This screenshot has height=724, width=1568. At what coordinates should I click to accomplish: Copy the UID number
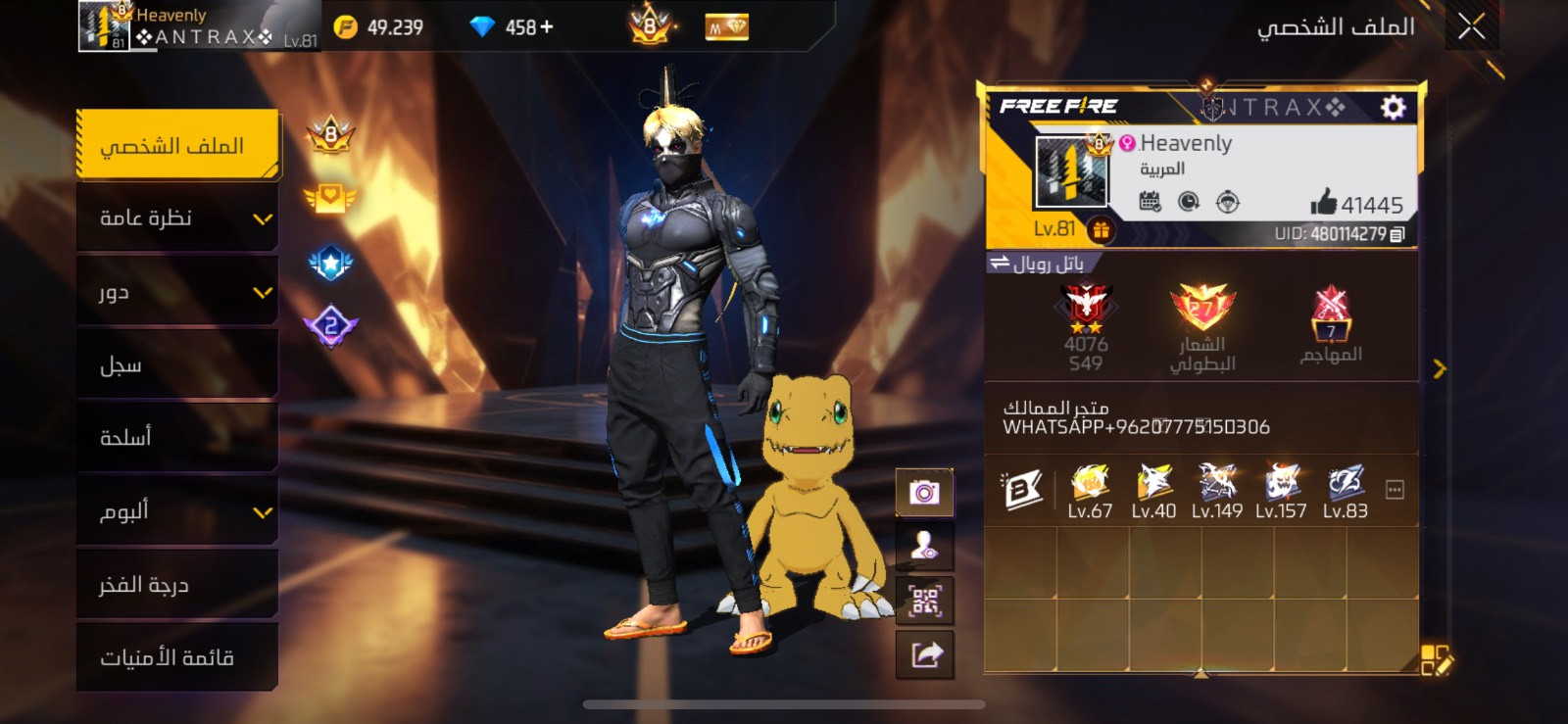(1397, 234)
